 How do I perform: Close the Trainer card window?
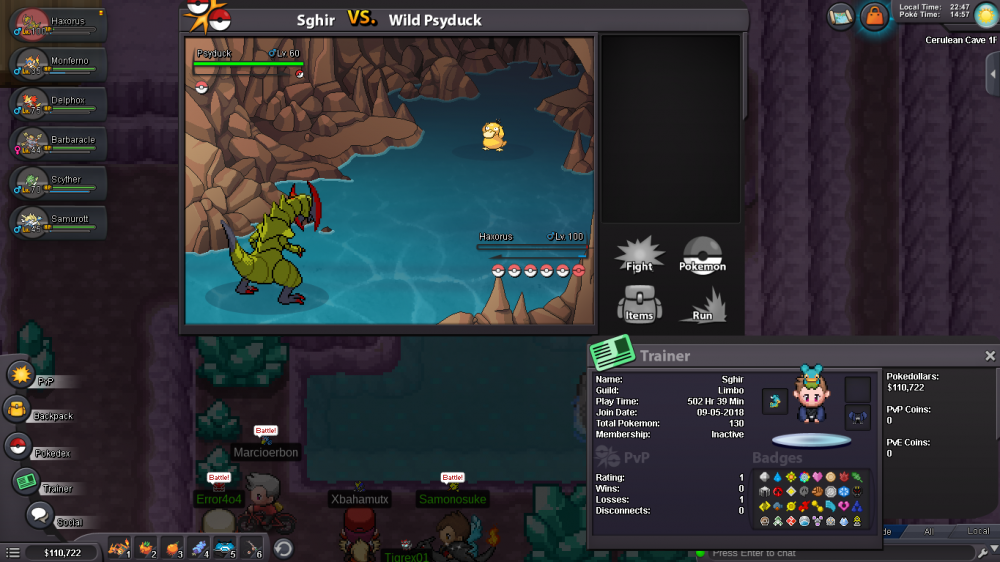(990, 356)
